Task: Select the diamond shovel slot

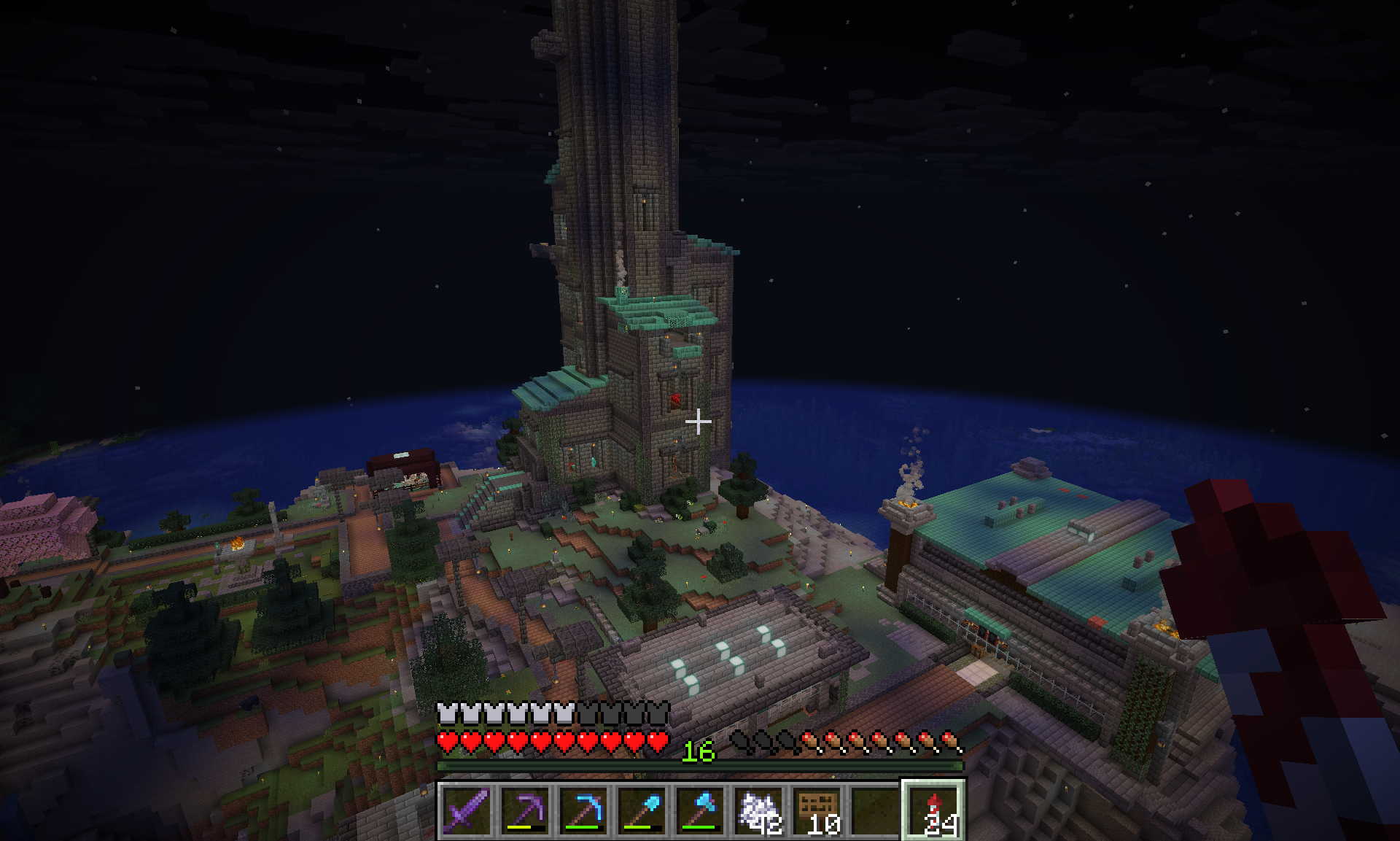Action: tap(642, 809)
